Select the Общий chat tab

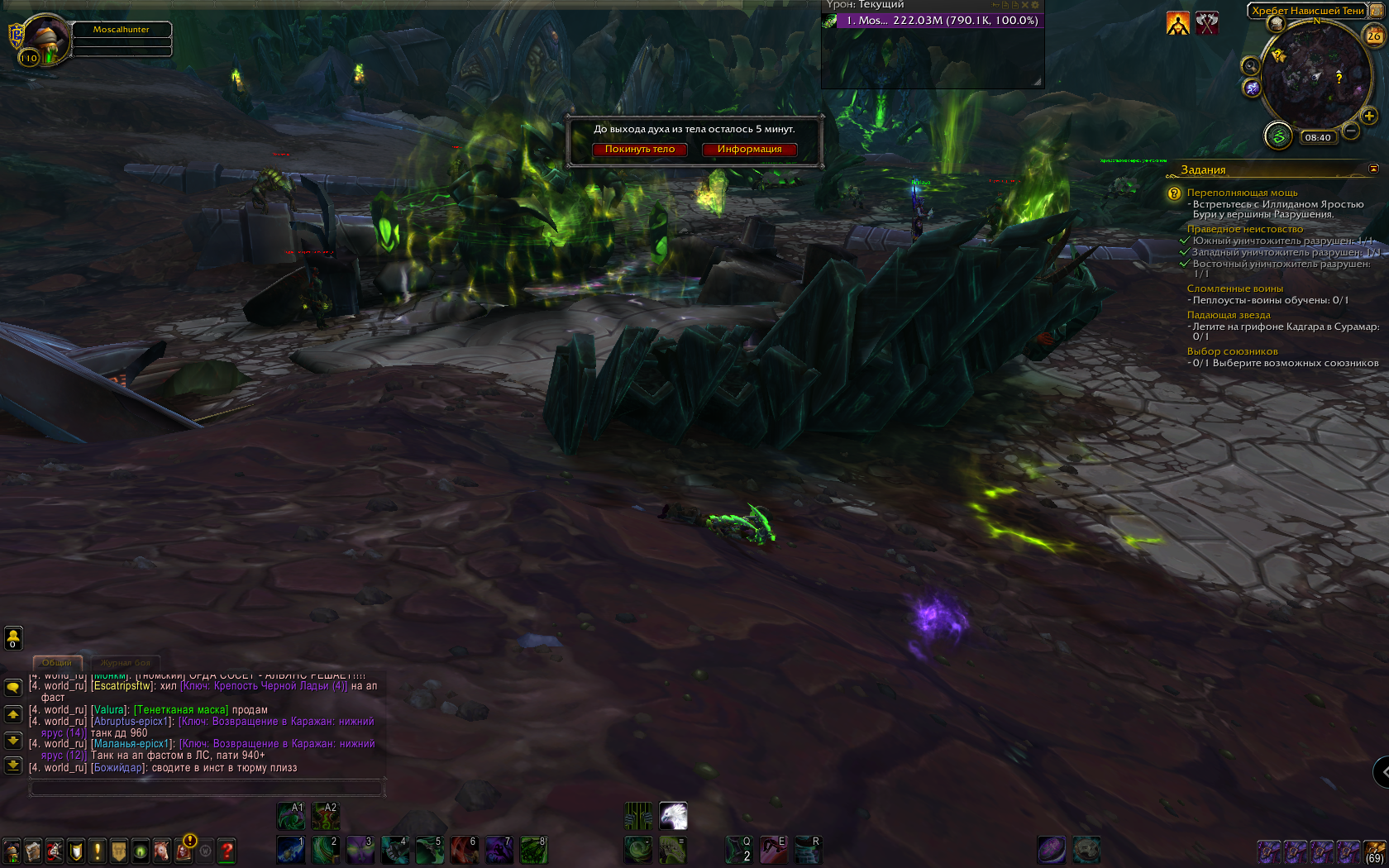pyautogui.click(x=57, y=663)
